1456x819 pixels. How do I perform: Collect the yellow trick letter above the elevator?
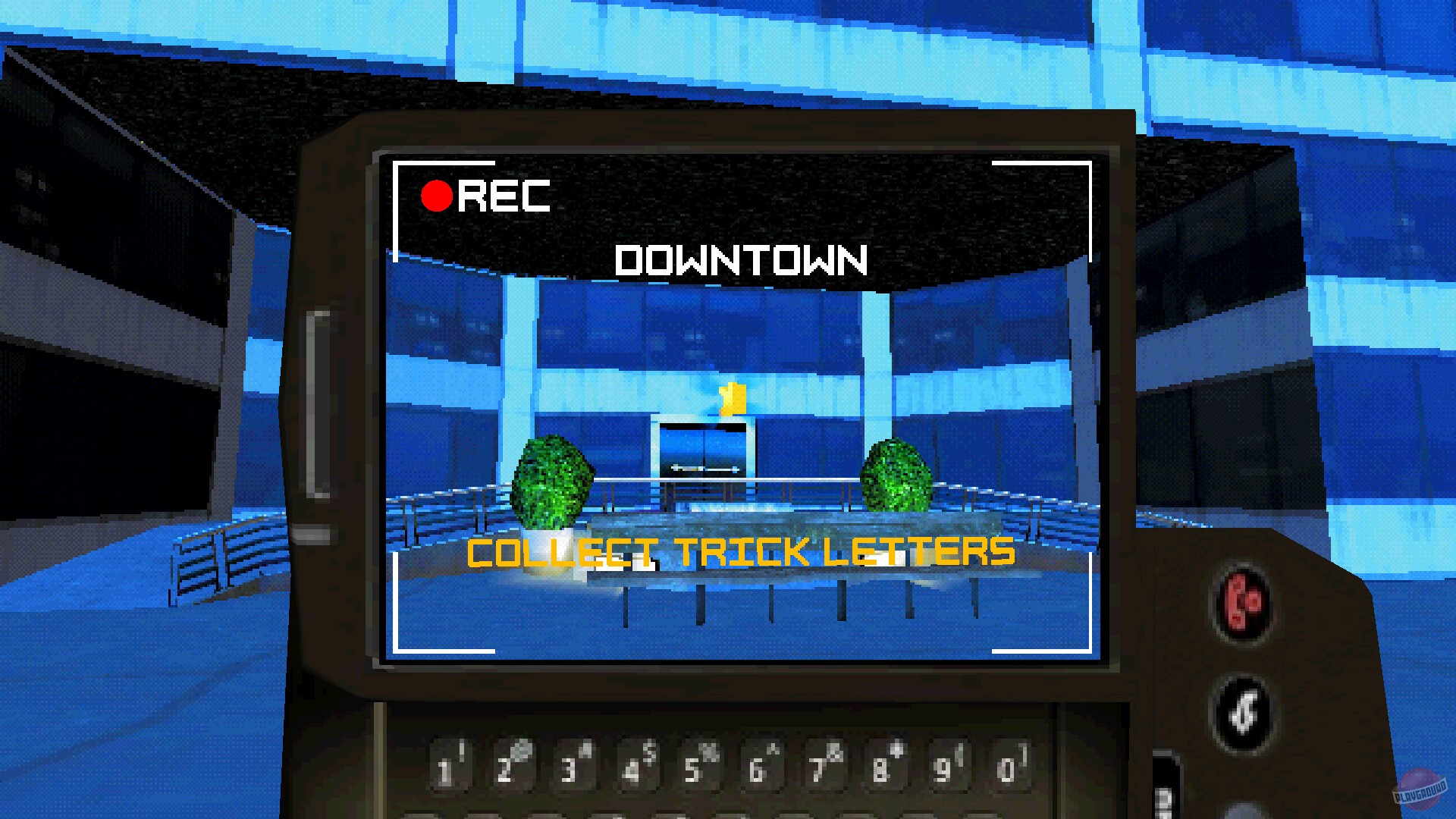(734, 397)
